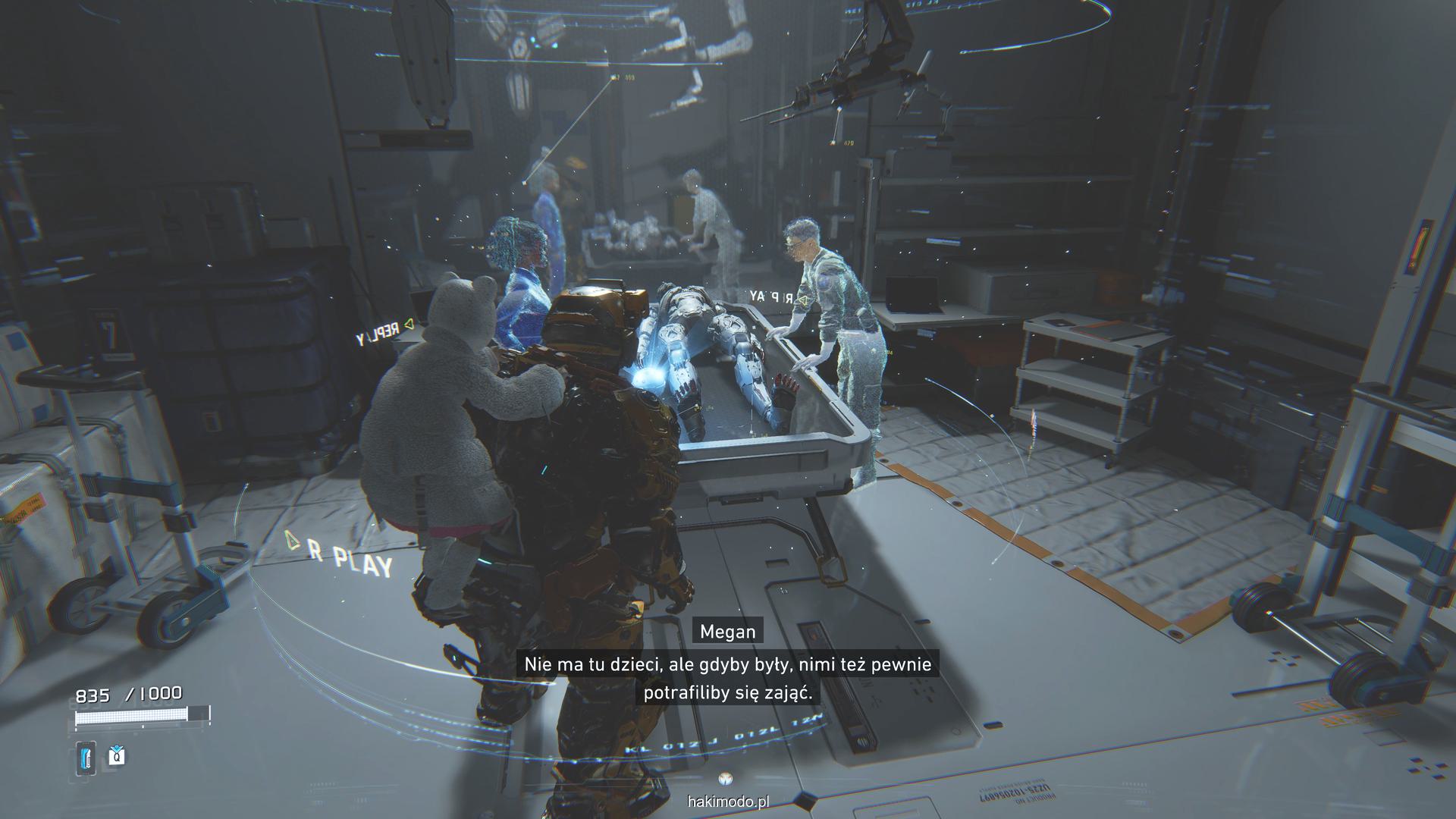1456x819 pixels.
Task: Select the blue equipped item slot
Action: coord(86,758)
